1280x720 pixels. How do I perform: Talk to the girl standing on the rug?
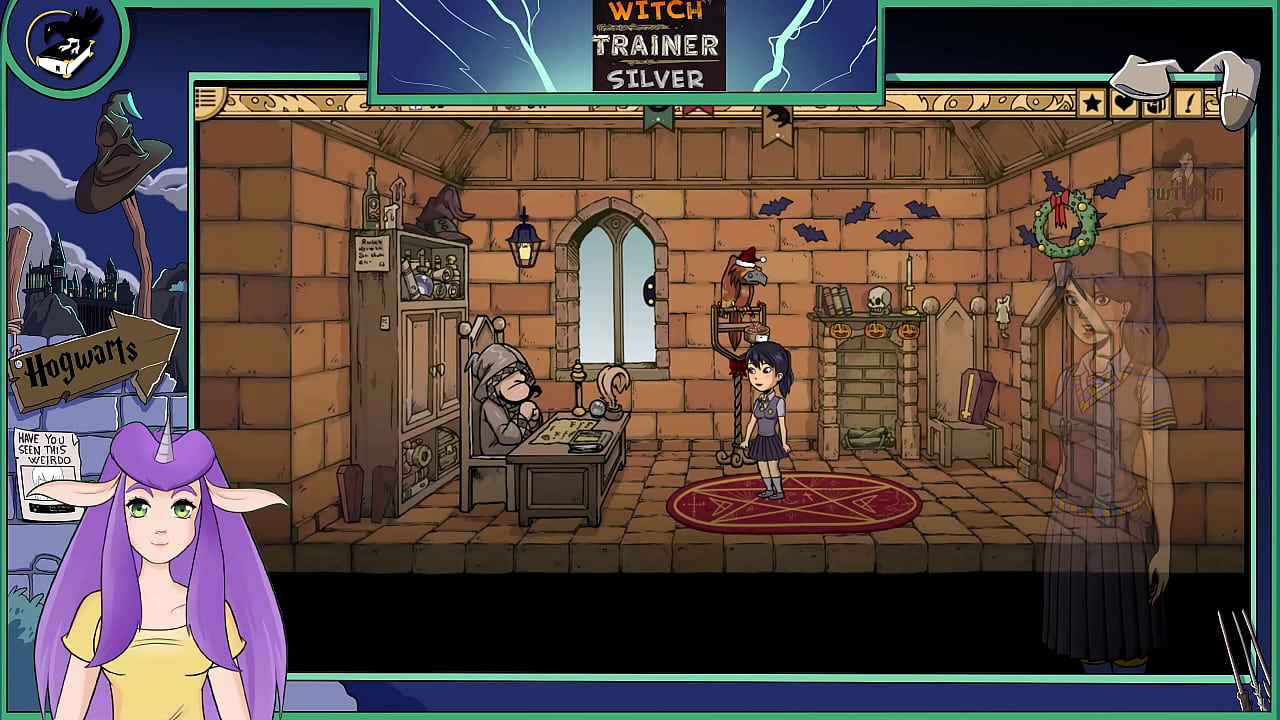(x=770, y=410)
